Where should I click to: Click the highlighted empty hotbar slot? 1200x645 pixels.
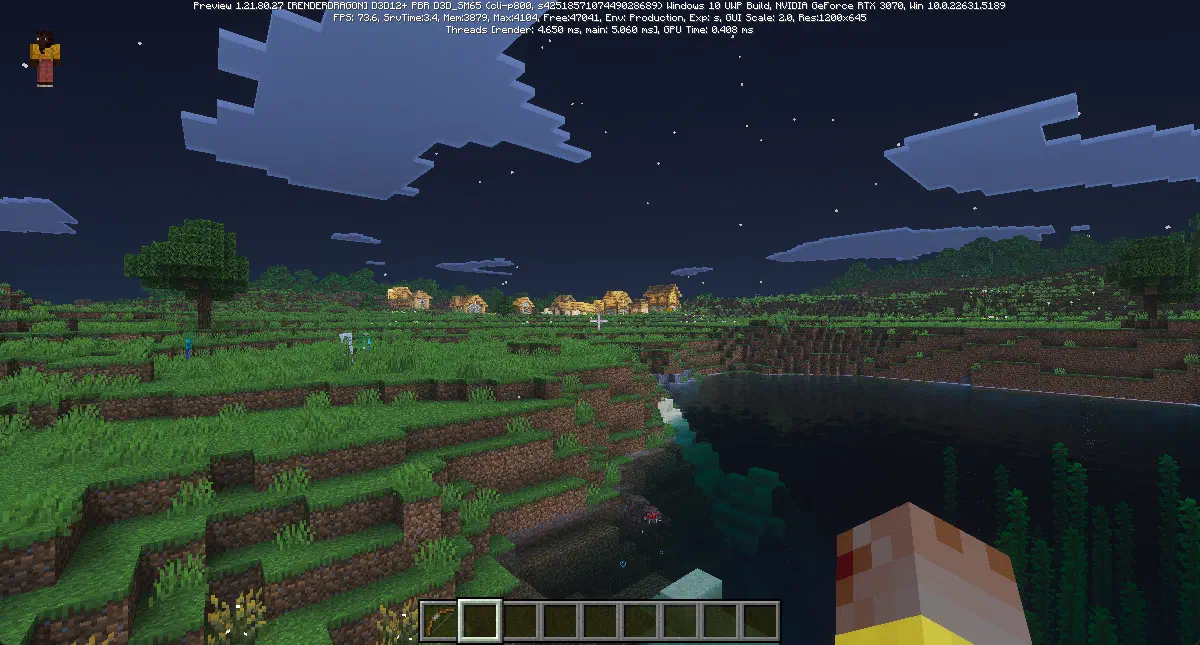479,620
